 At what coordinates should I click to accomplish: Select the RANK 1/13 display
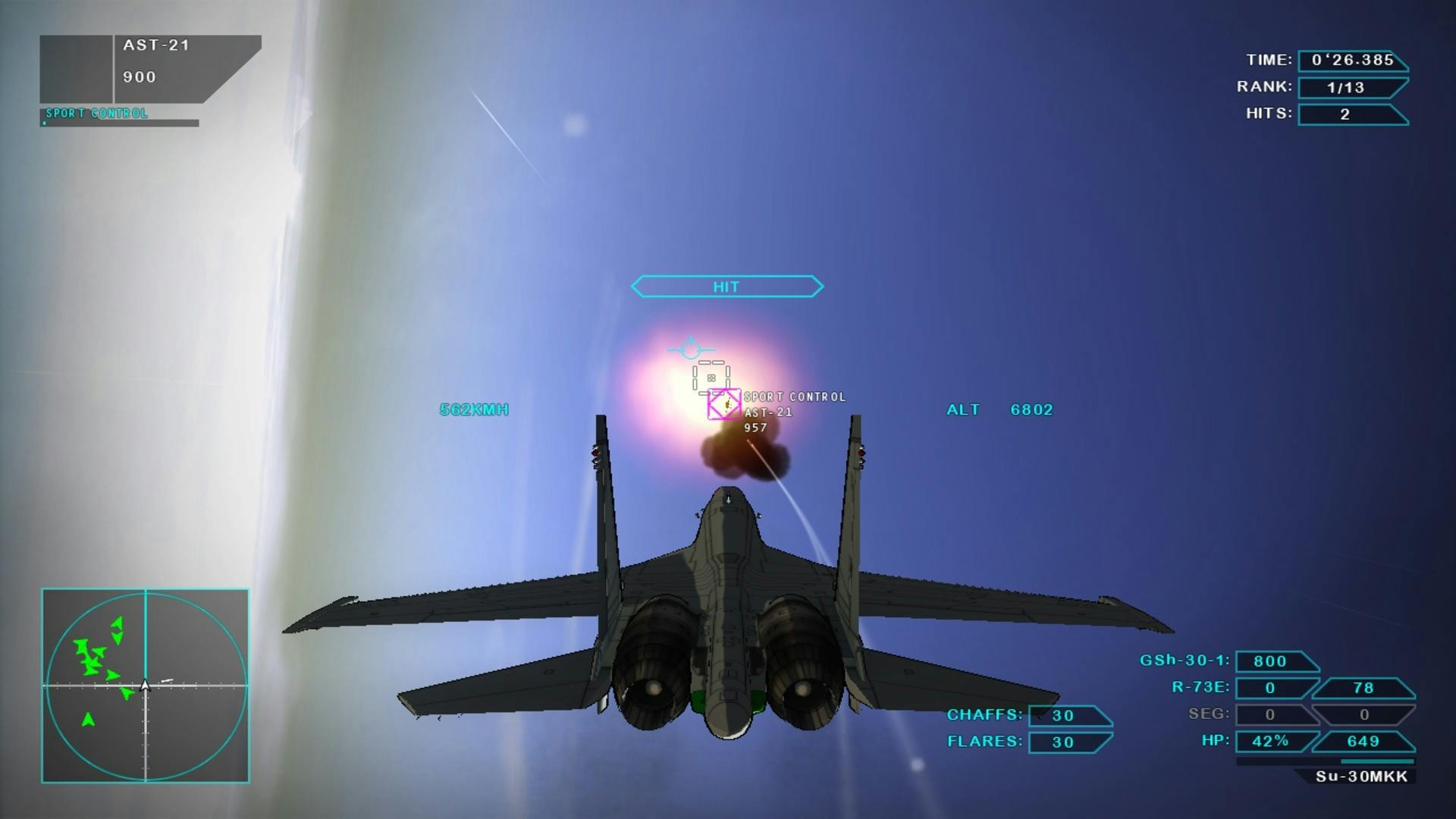point(1351,87)
